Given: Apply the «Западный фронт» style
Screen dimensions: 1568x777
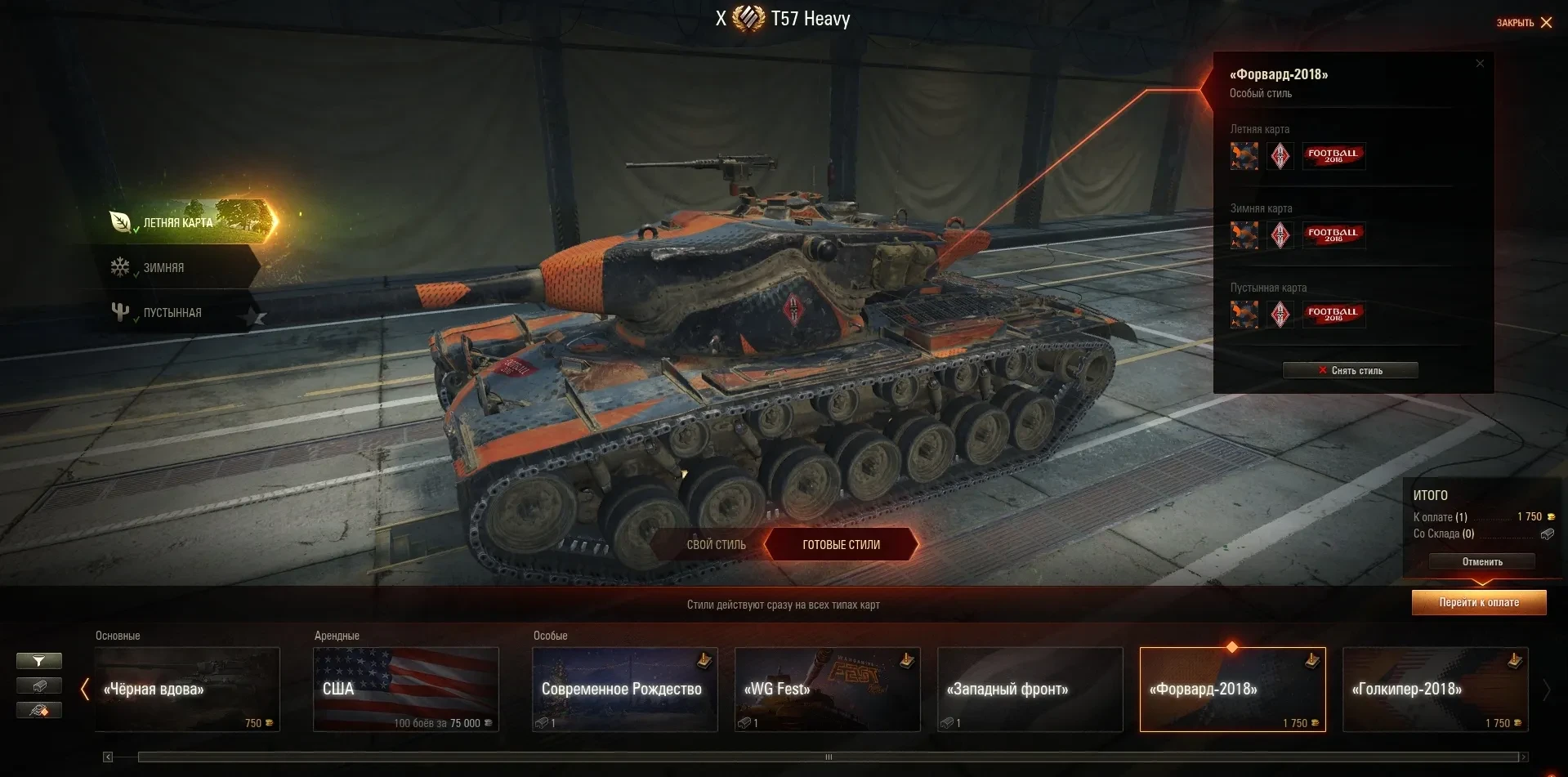Looking at the screenshot, I should (x=1030, y=690).
